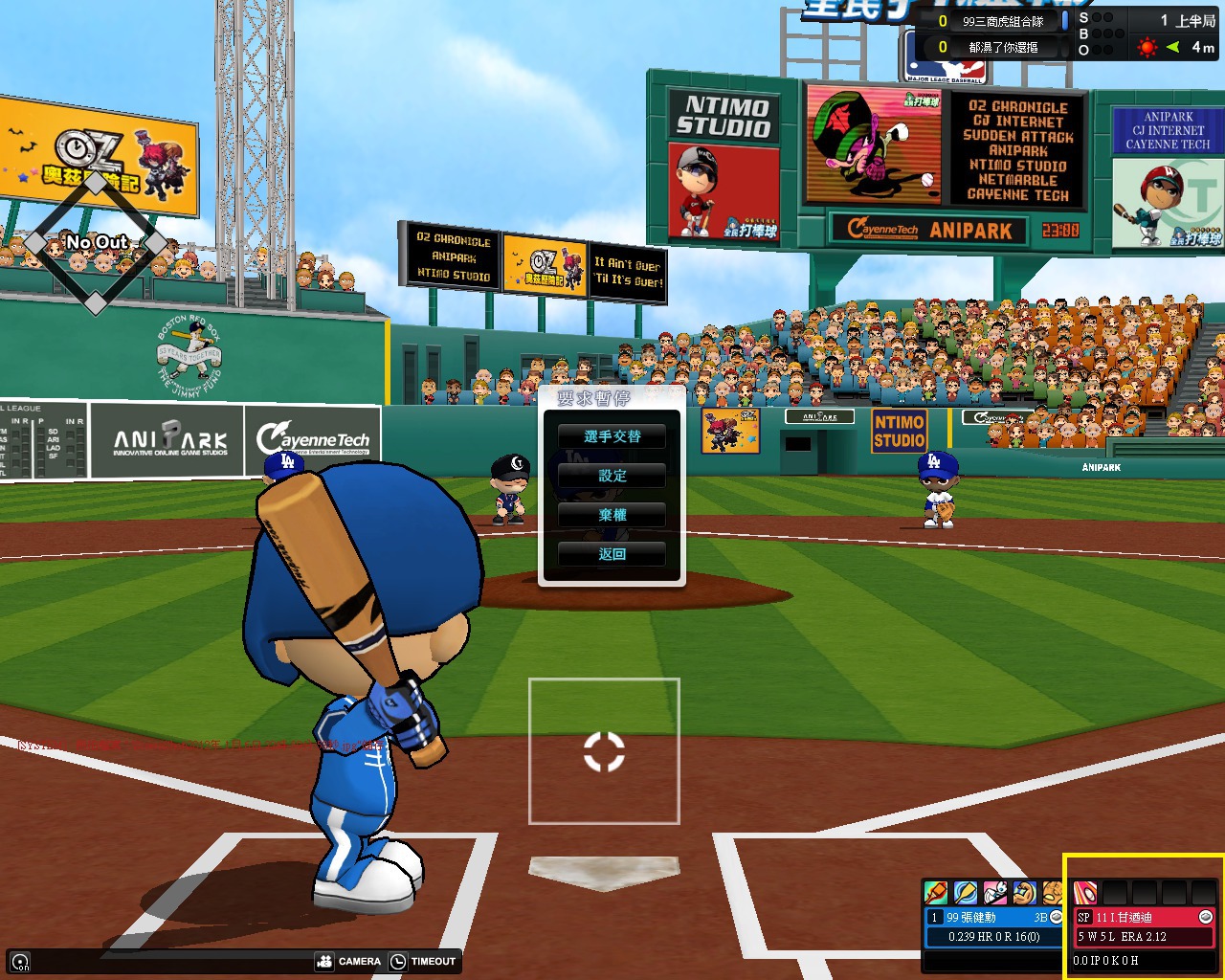Viewport: 1225px width, 980px height.
Task: Click the pitcher's red streaking ball skill icon
Action: [1085, 893]
